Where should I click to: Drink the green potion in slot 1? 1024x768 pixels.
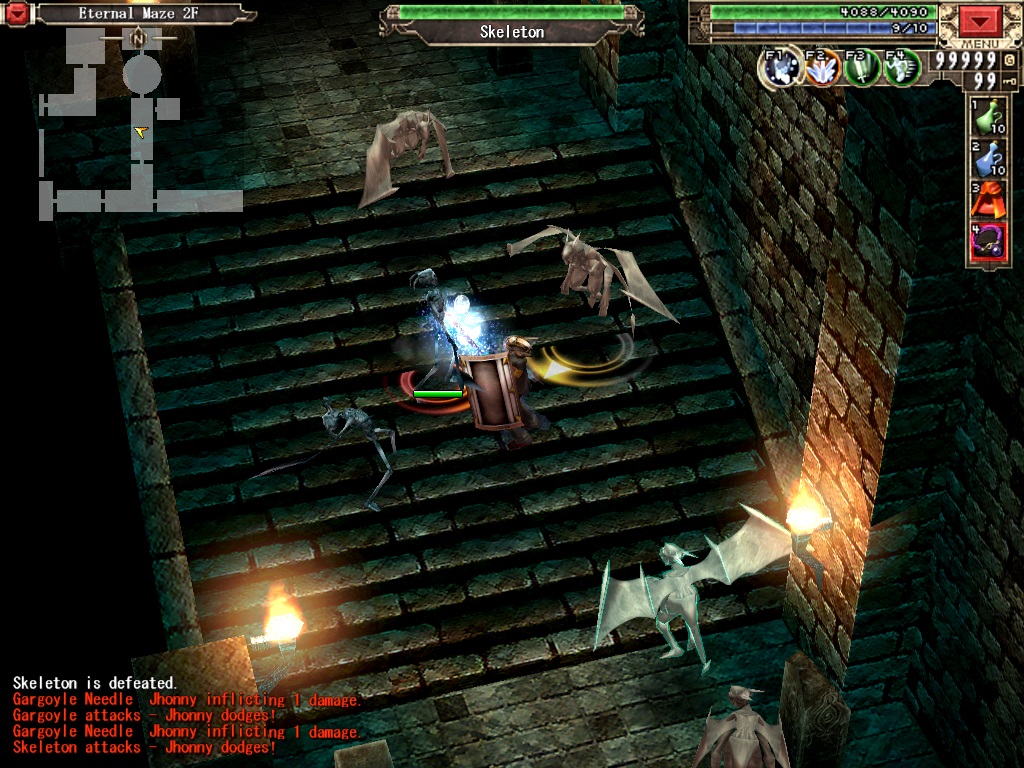coord(987,117)
